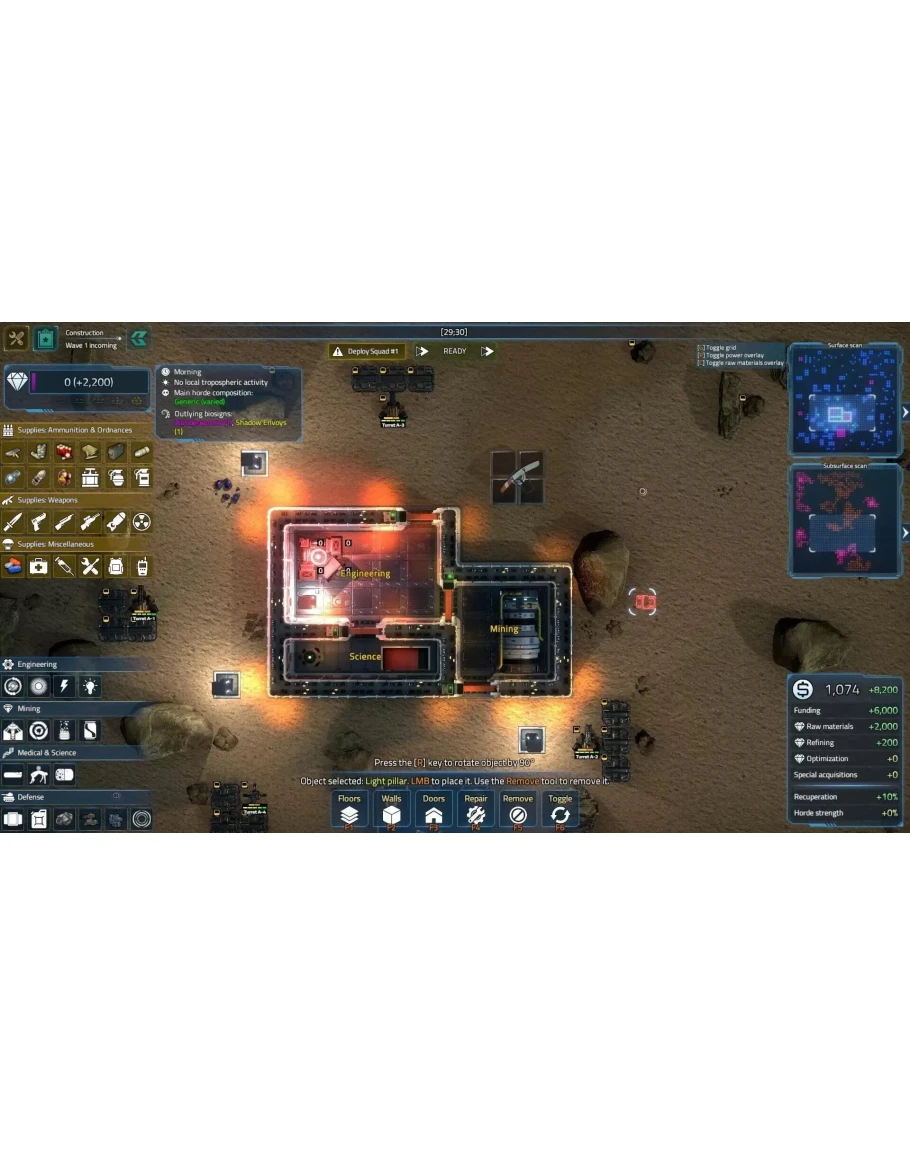Click the Subsurface scan minimap
Viewport: 910px width, 1155px height.
click(x=846, y=522)
